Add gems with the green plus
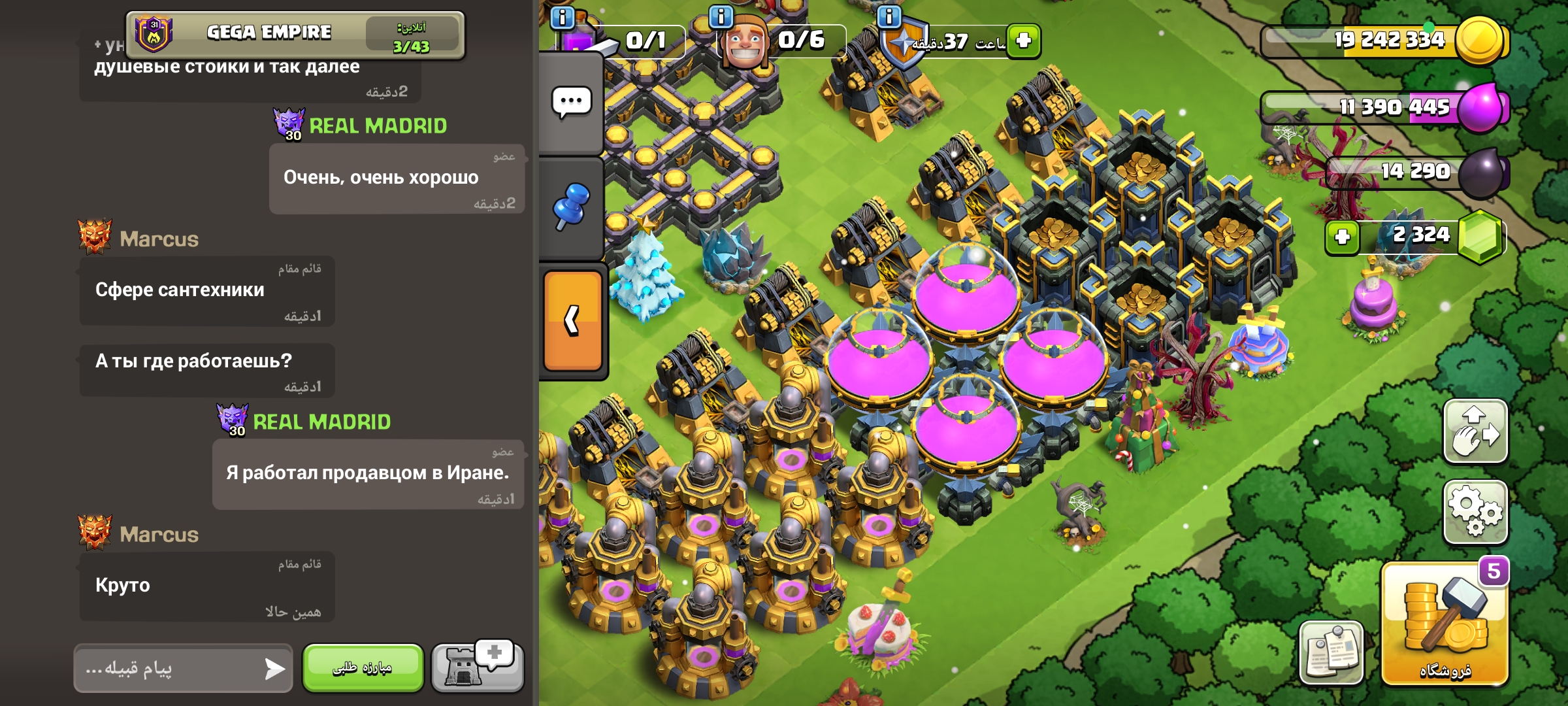Image resolution: width=1568 pixels, height=706 pixels. tap(1342, 237)
